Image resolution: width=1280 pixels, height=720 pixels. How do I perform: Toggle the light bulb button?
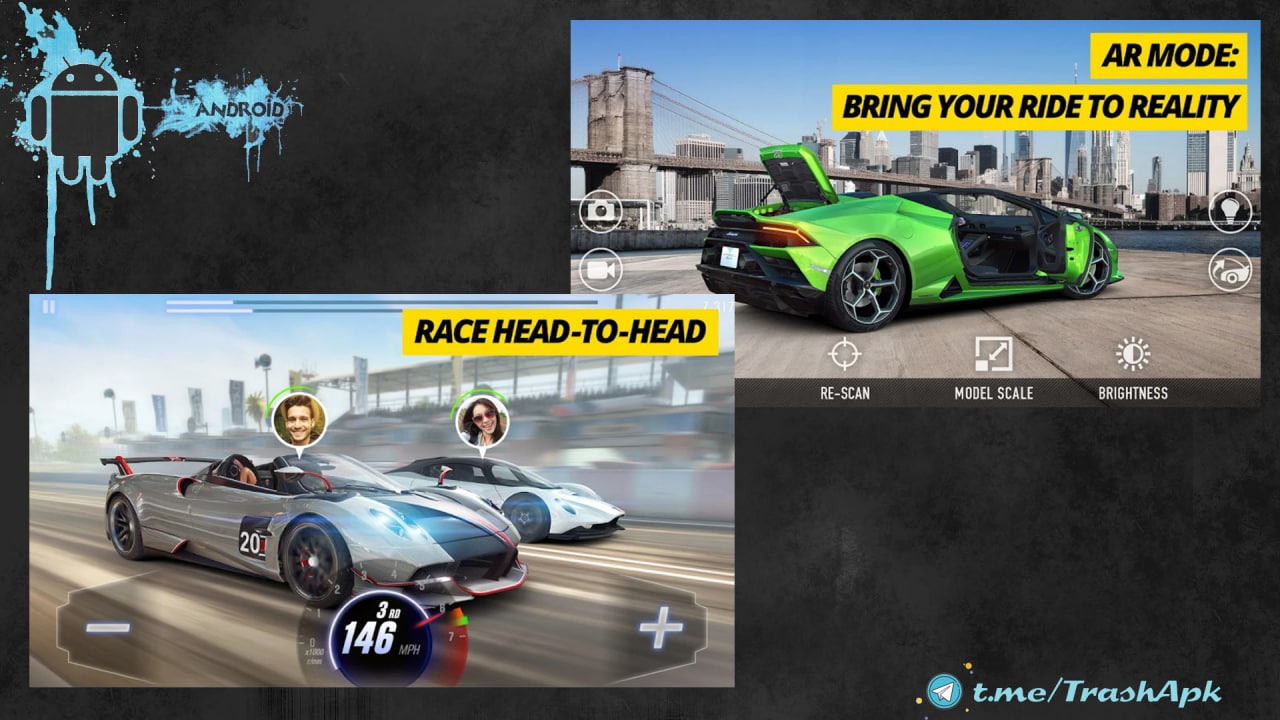pos(1230,211)
